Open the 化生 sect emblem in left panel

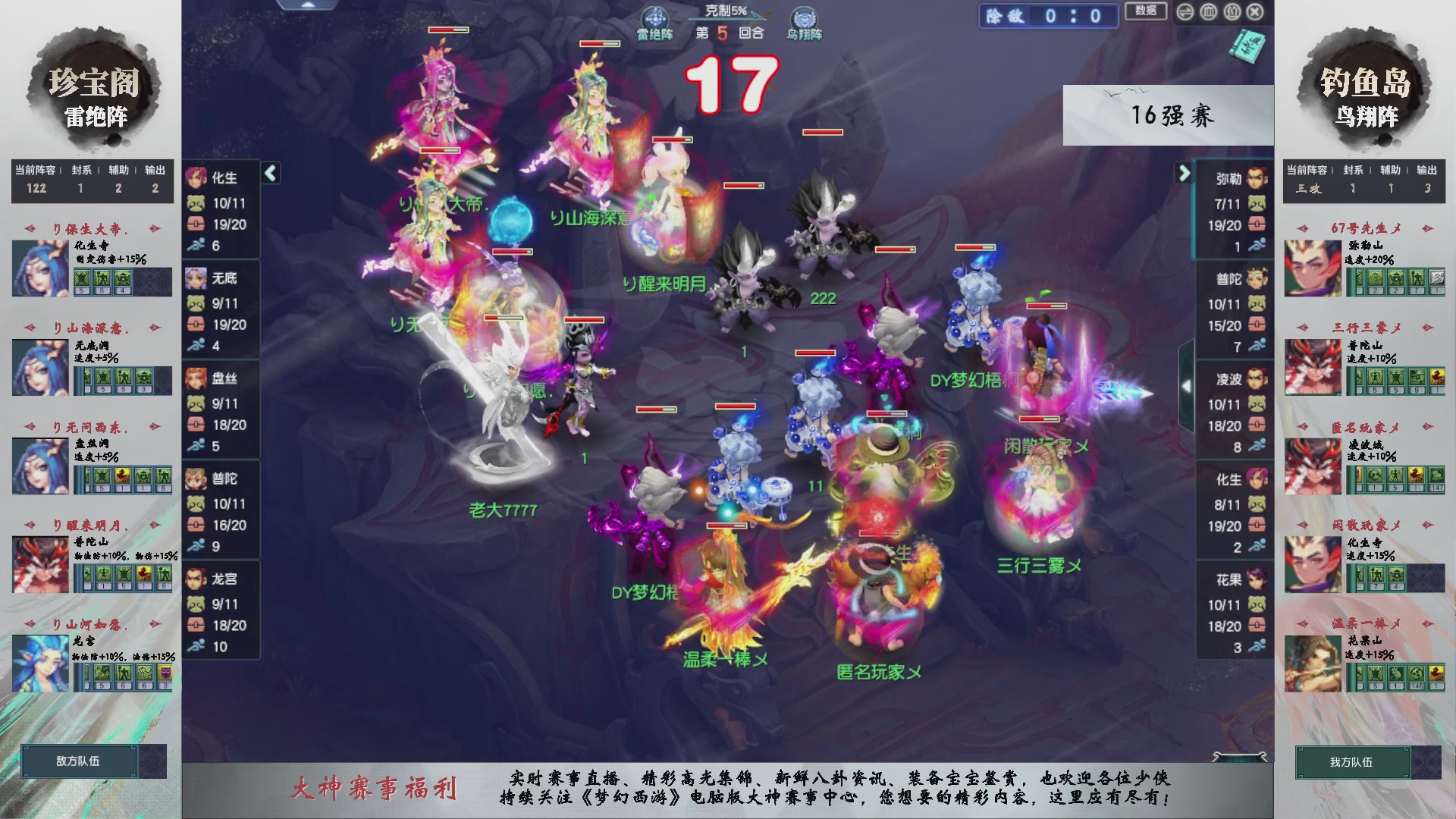point(197,177)
